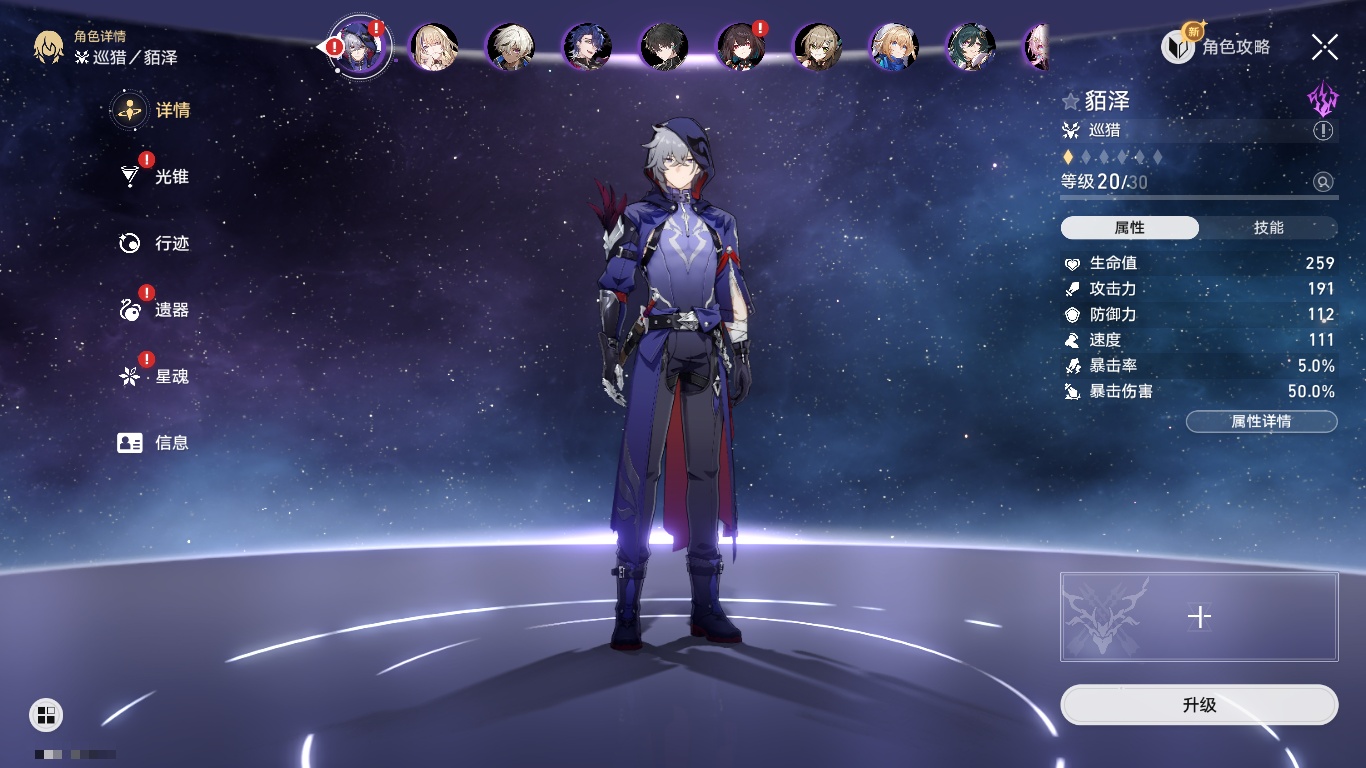Switch to the 技能 (Skills) tab
Viewport: 1366px width, 768px height.
coord(1268,228)
